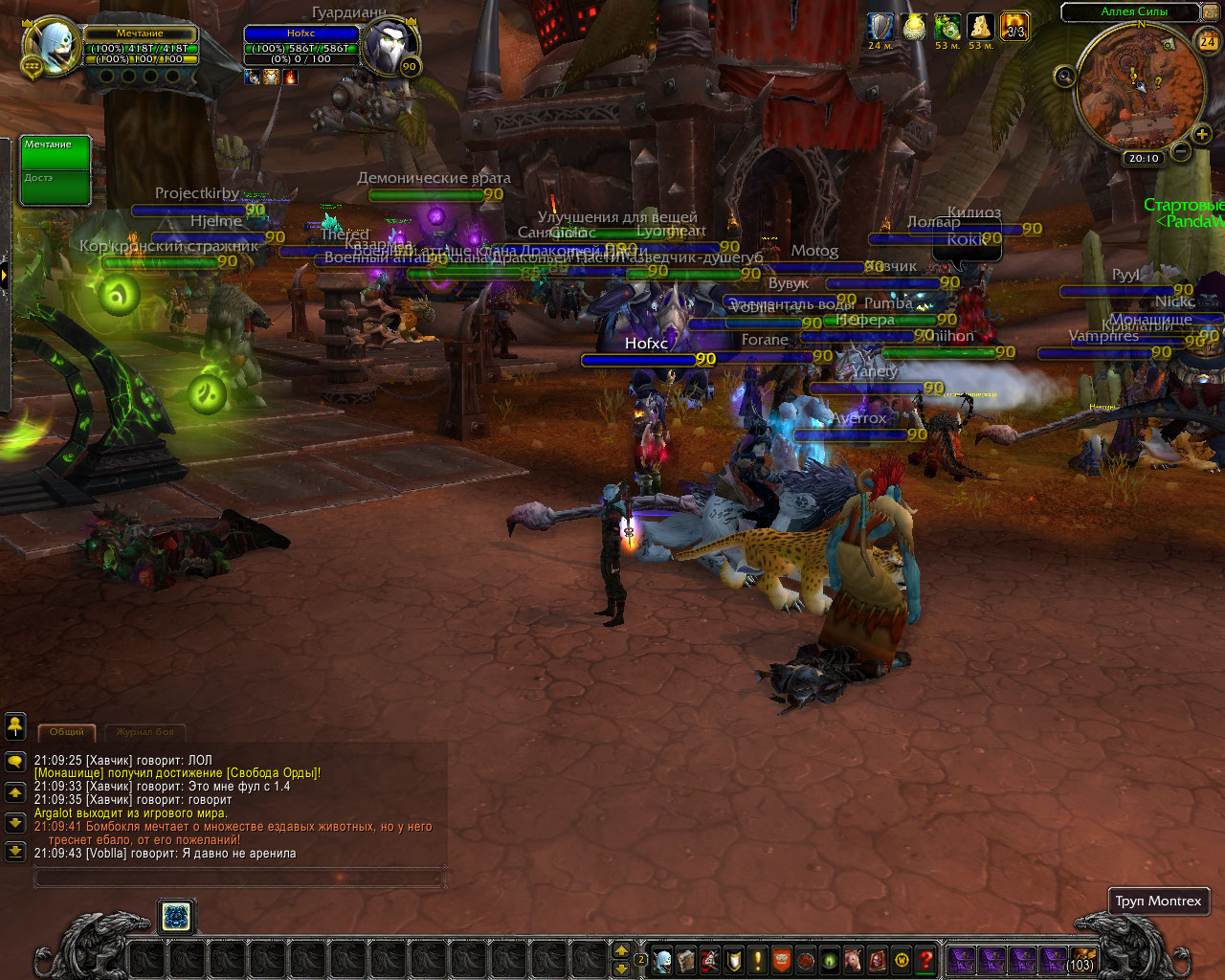Click the shield buff icon
The width and height of the screenshot is (1225, 980).
880,27
